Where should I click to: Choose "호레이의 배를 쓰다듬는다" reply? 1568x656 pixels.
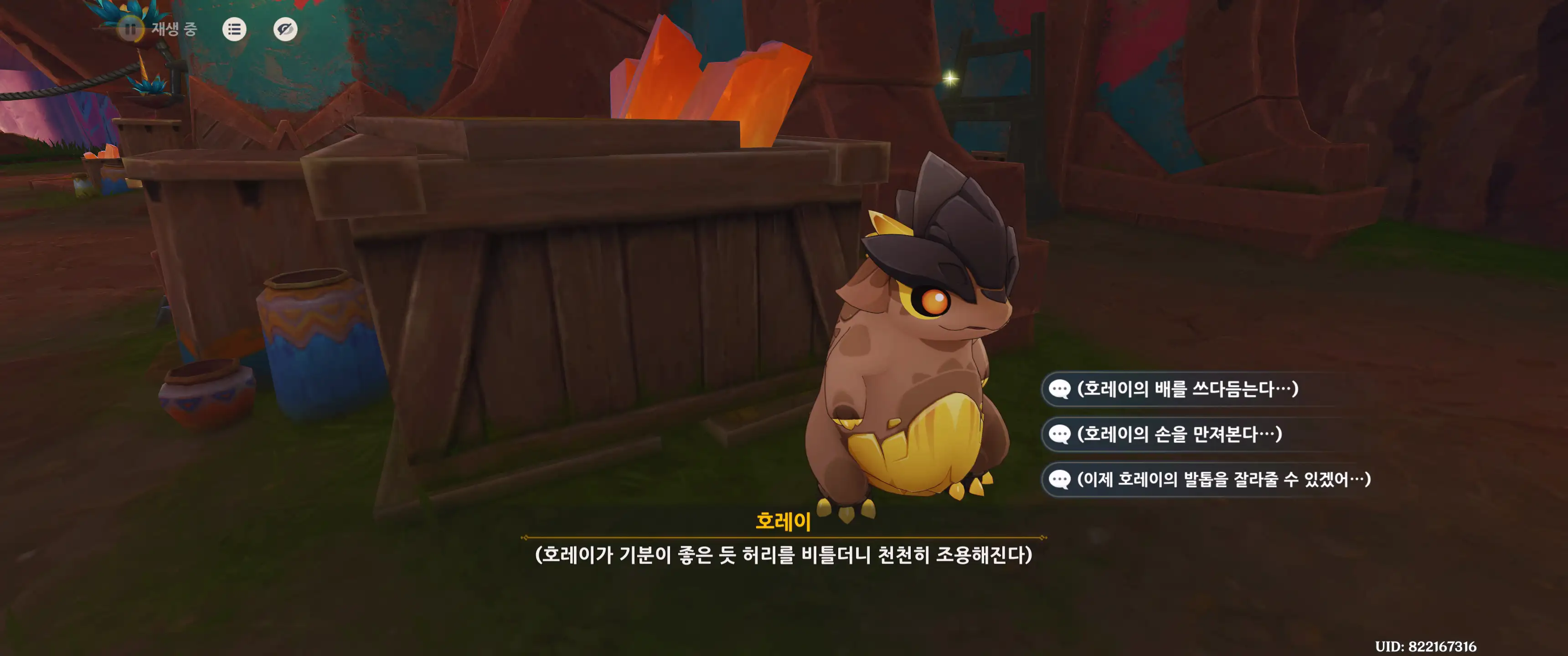[1187, 389]
